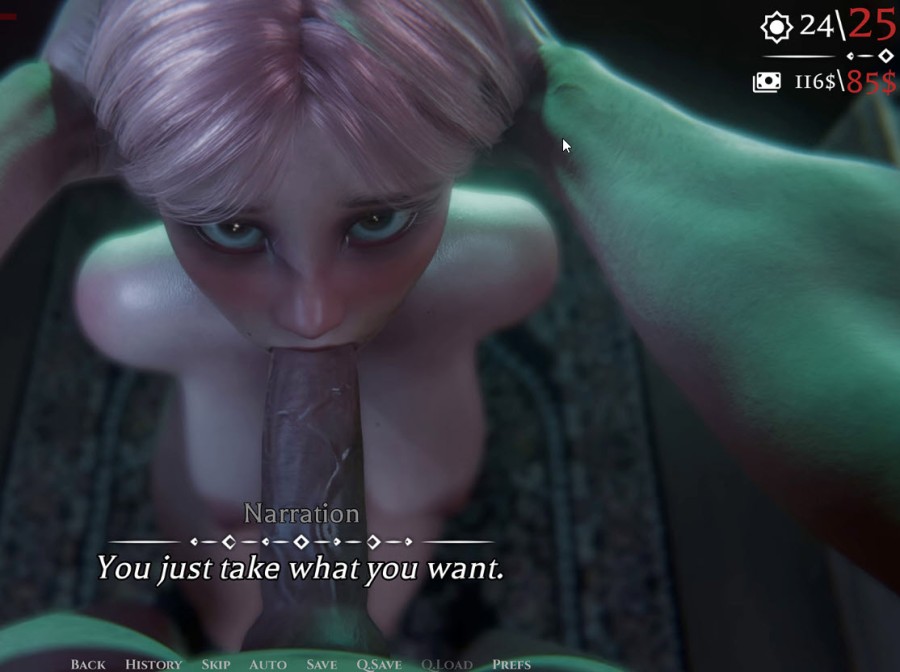Screen dimensions: 900x672
Task: Click Q.Save to quick save
Action: [379, 664]
